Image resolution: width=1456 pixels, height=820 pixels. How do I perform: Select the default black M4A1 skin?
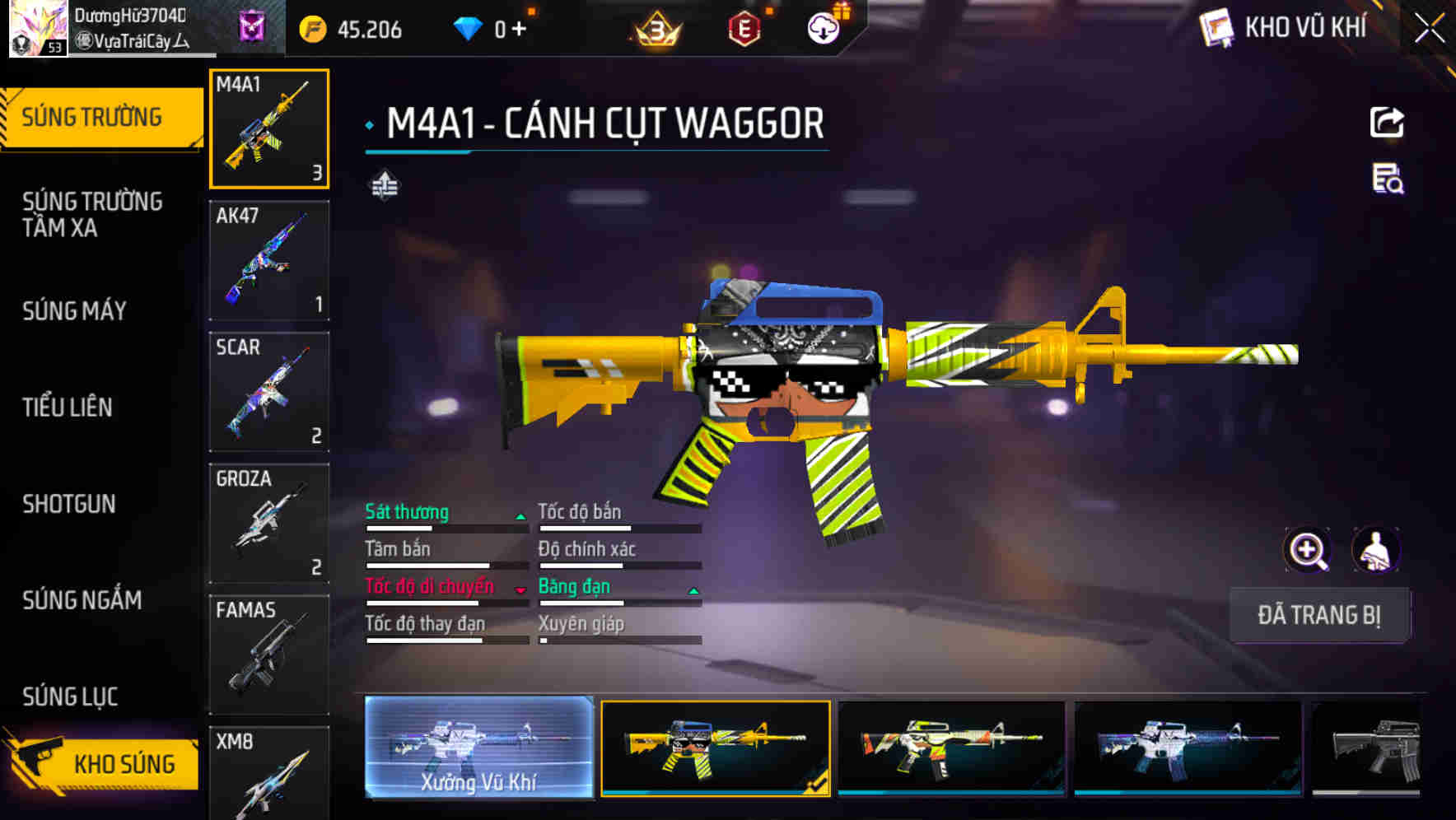(x=1369, y=748)
